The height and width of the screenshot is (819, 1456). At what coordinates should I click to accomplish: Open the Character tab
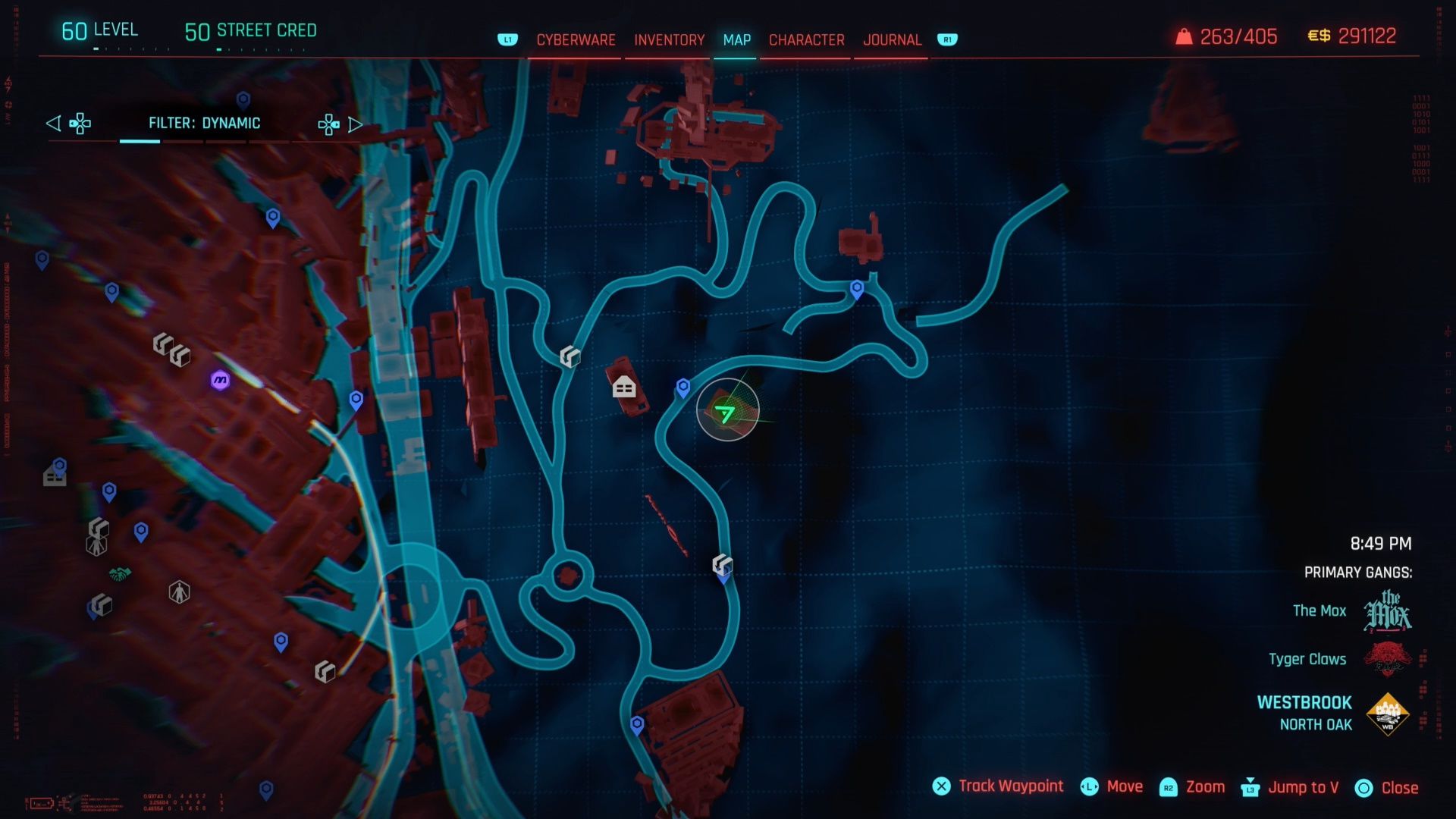point(806,40)
